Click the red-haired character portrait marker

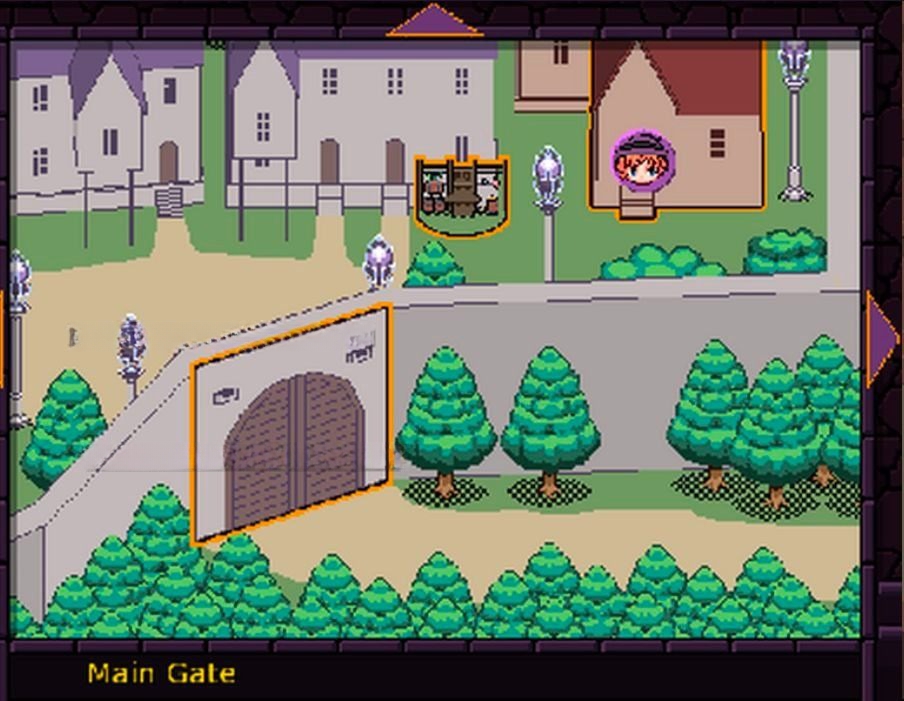click(643, 161)
